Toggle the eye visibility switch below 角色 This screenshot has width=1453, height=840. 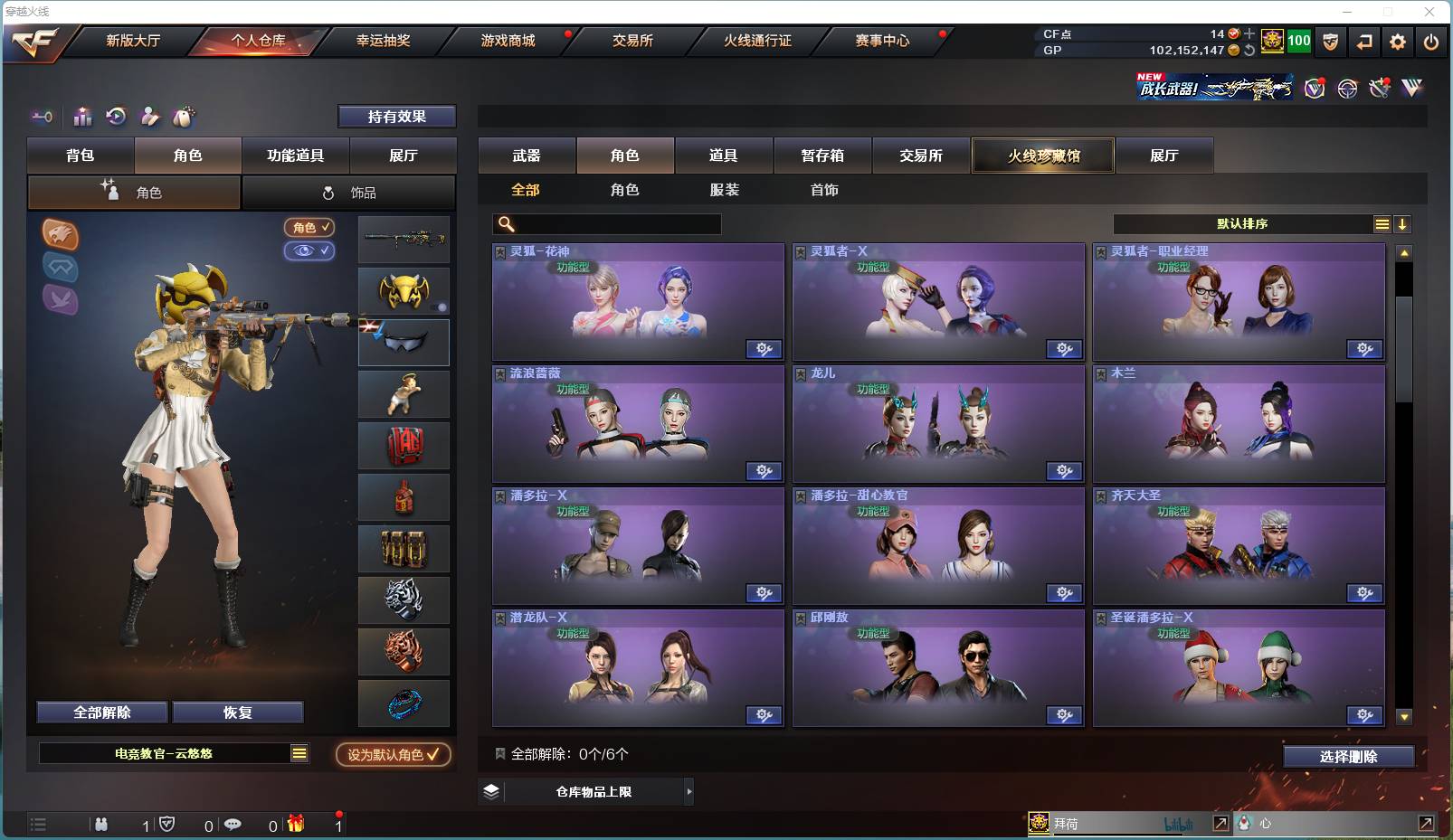(309, 251)
